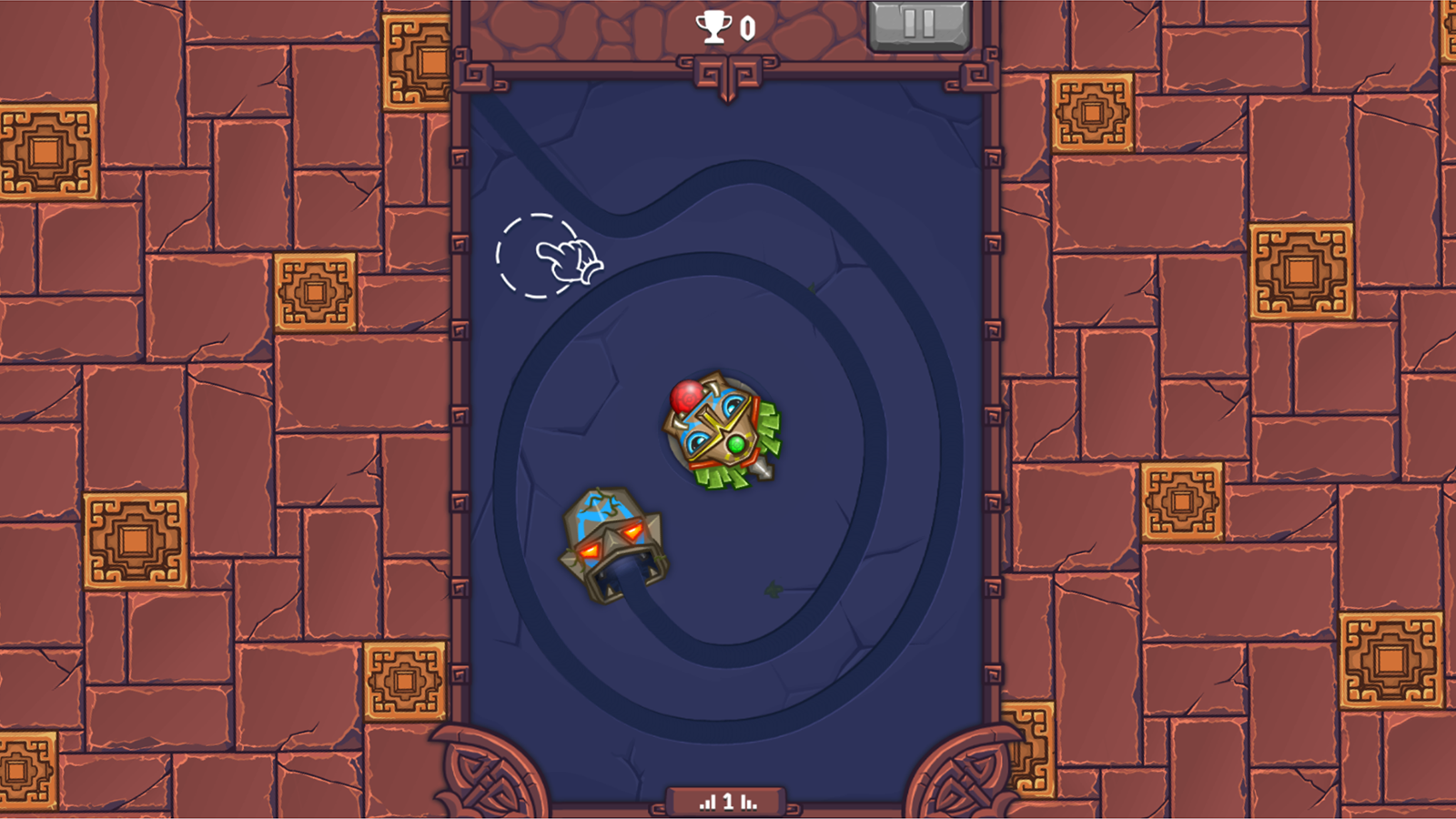Tap the pointing hand tutorial icon
The height and width of the screenshot is (819, 1456).
coord(569,259)
